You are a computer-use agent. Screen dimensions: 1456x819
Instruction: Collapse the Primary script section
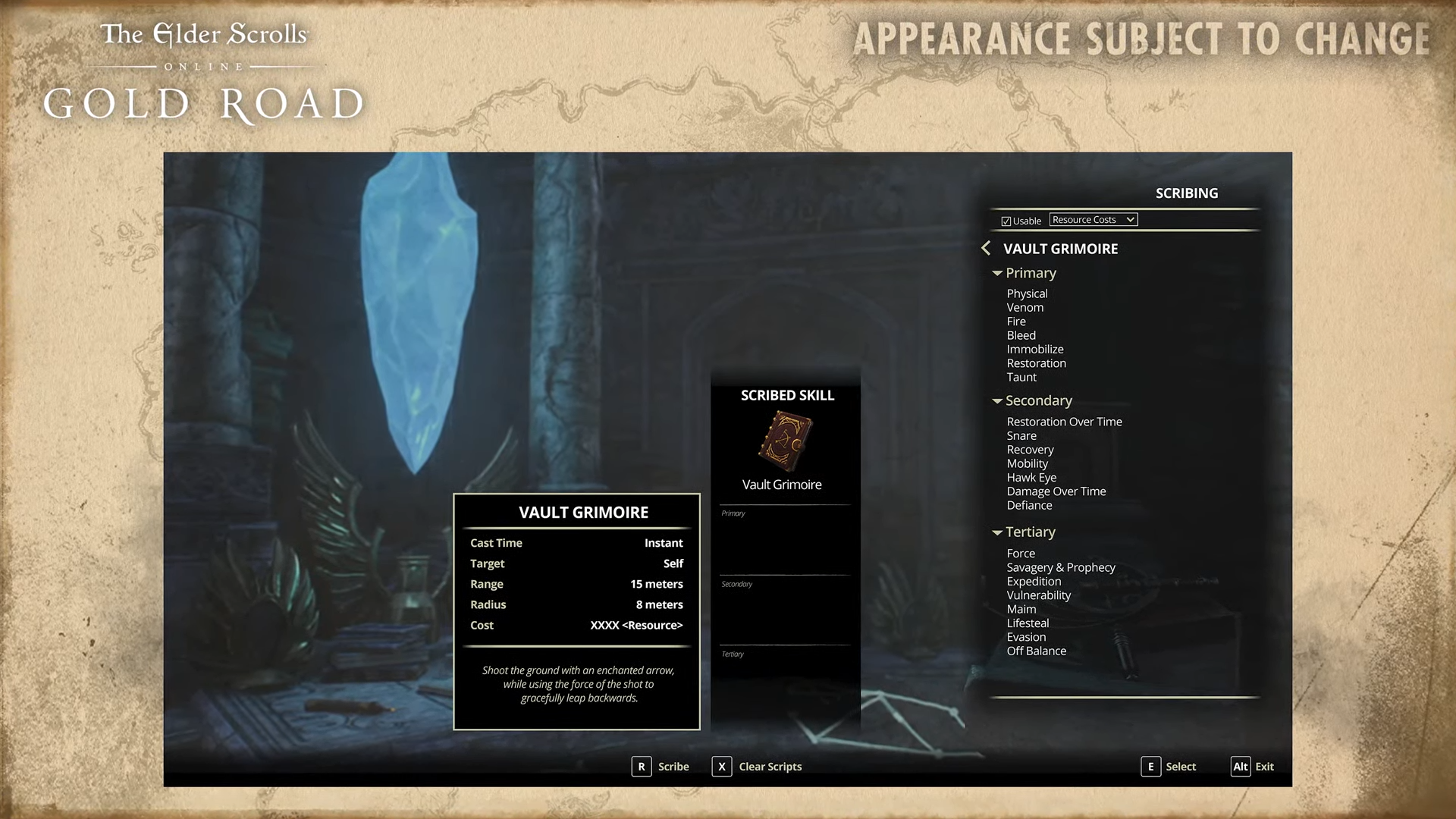(x=997, y=273)
